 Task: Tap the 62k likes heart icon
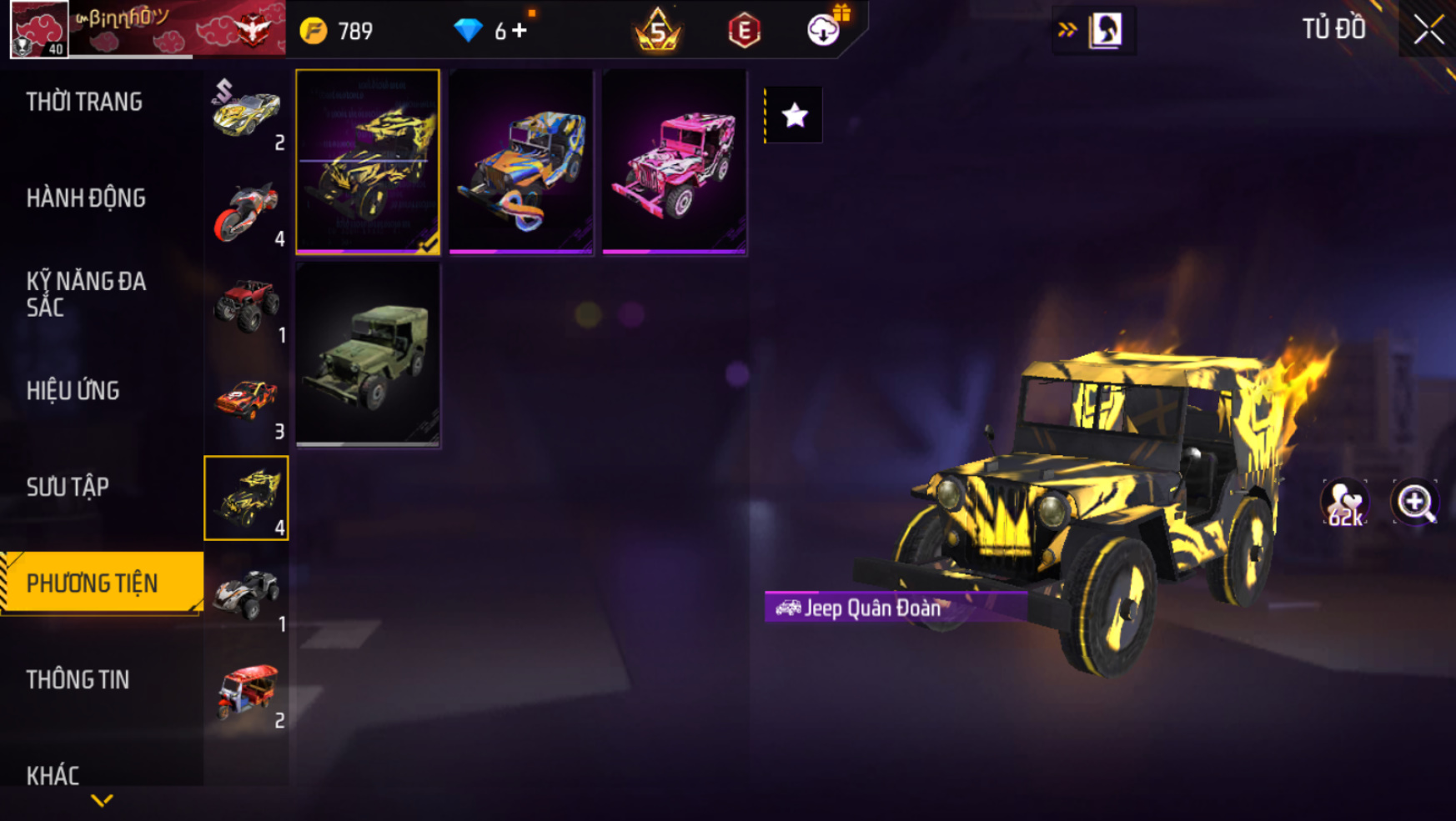(x=1344, y=503)
